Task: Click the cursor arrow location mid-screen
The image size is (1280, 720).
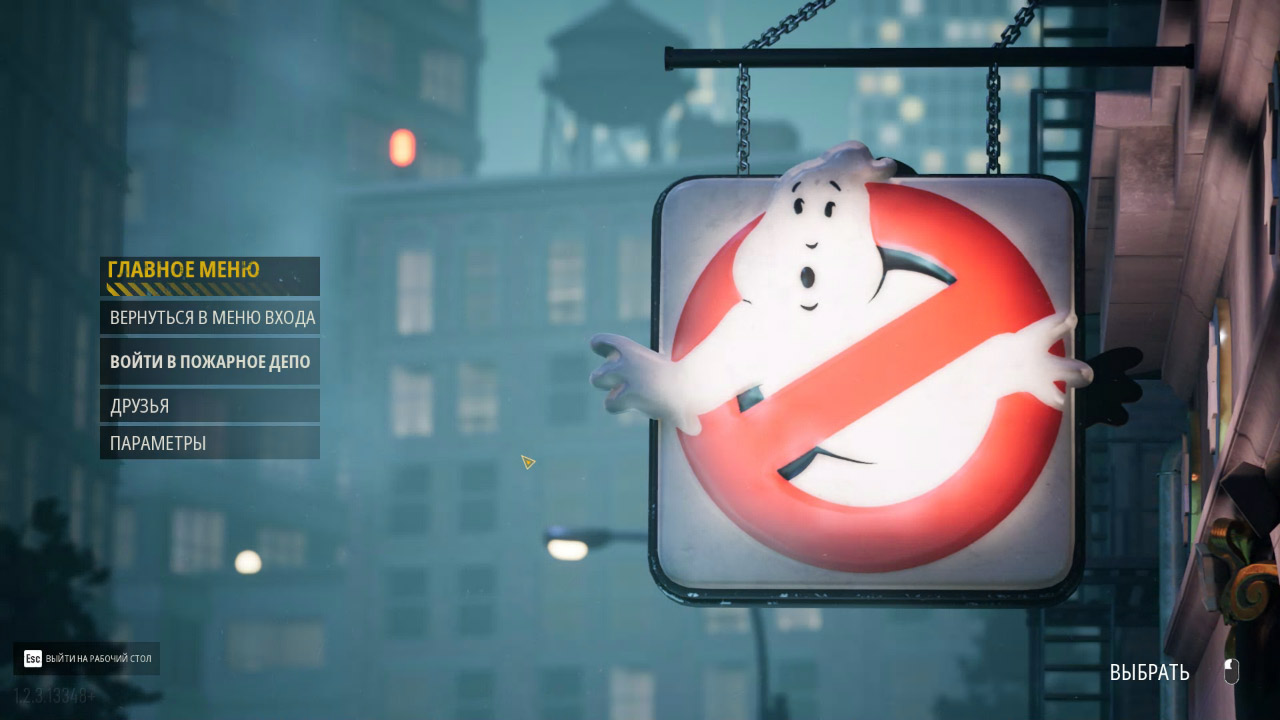Action: (527, 463)
